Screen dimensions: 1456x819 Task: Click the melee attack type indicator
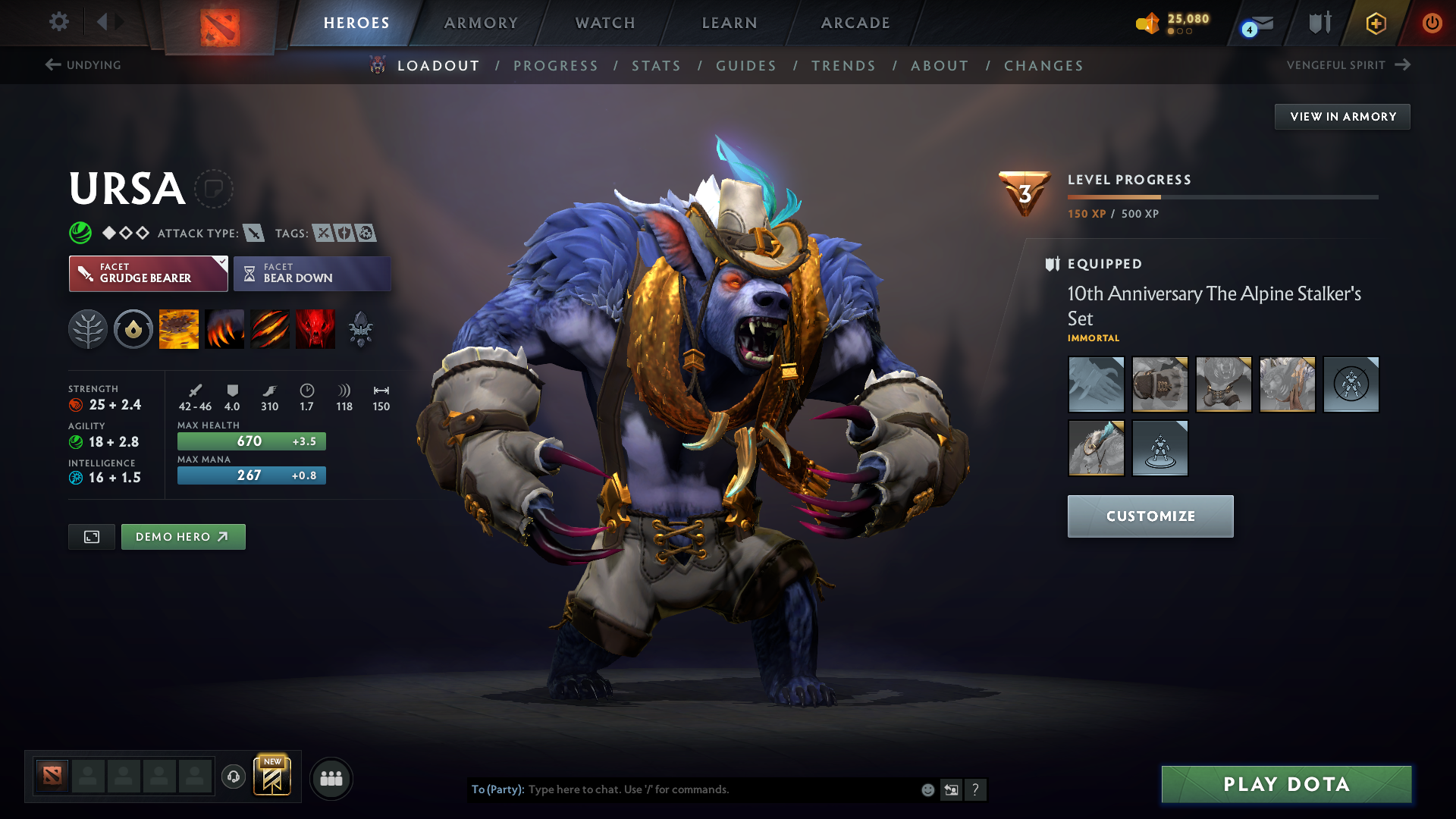click(254, 233)
